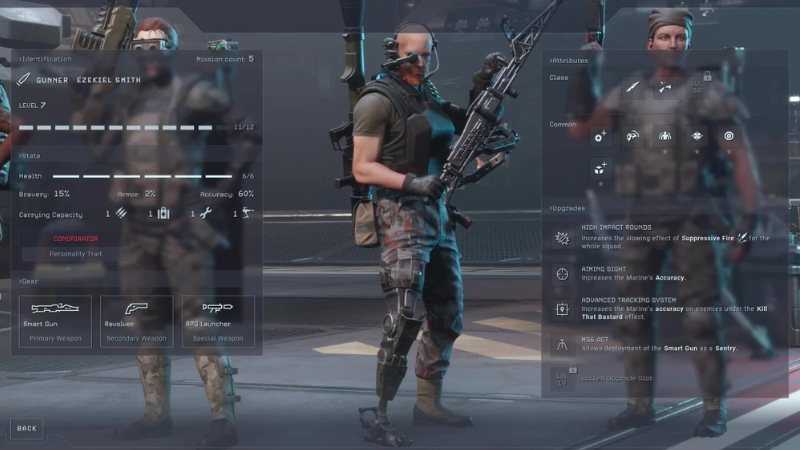Select the bullseye target common attribute

[x=728, y=135]
